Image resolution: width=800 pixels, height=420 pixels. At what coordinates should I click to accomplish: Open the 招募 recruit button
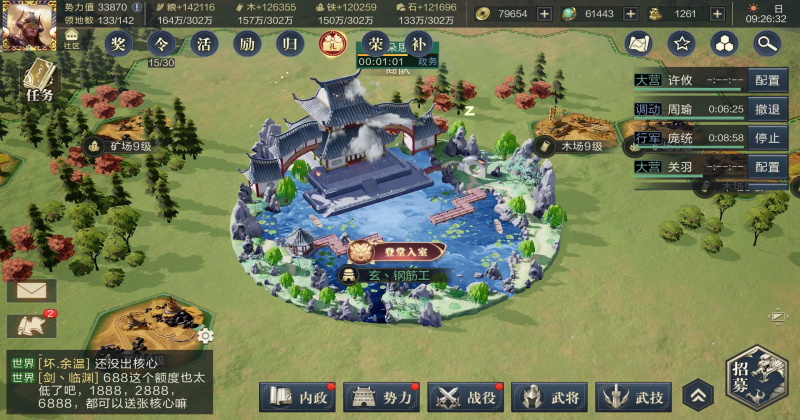(757, 378)
